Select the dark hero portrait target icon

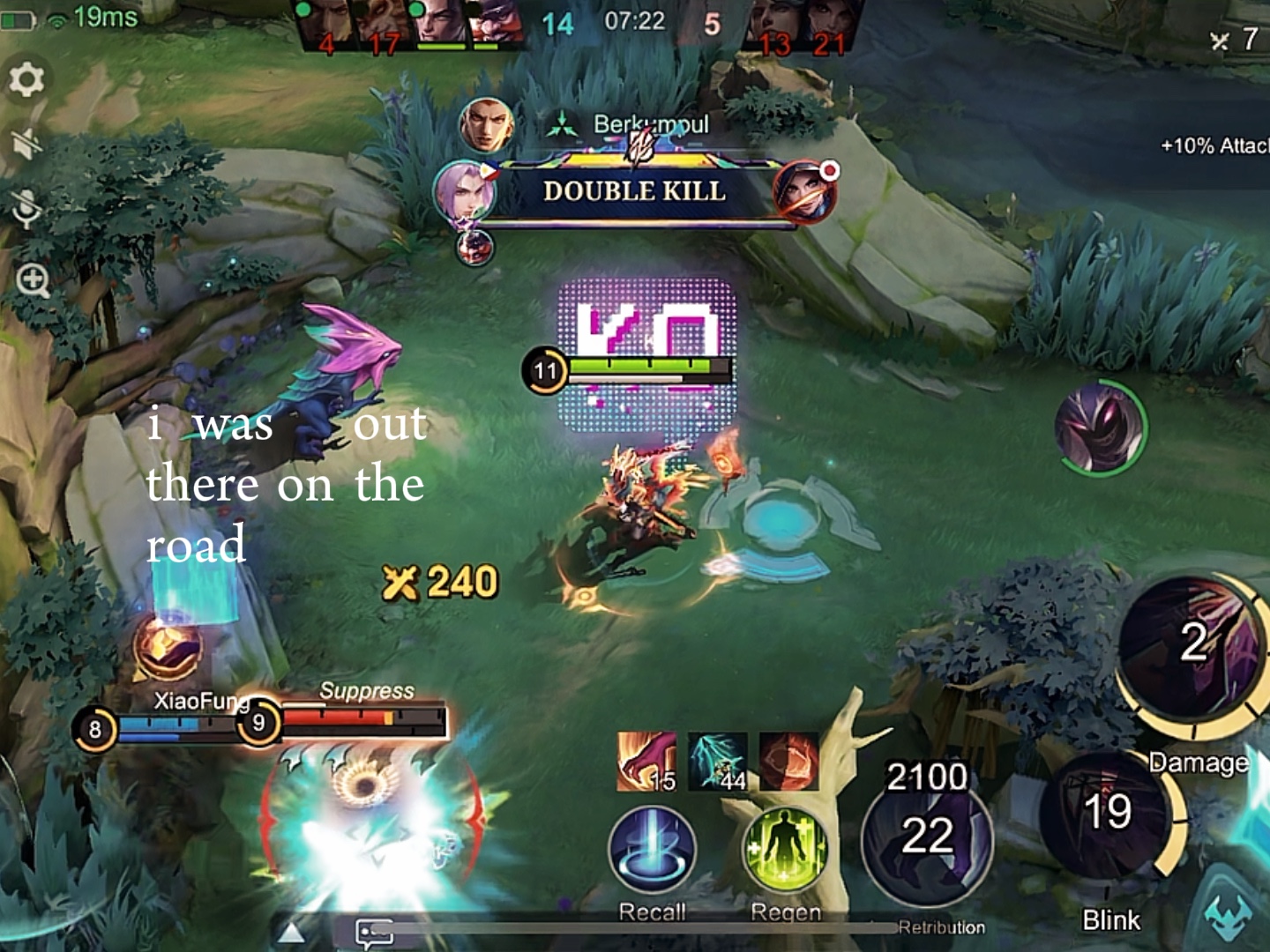[x=1099, y=428]
